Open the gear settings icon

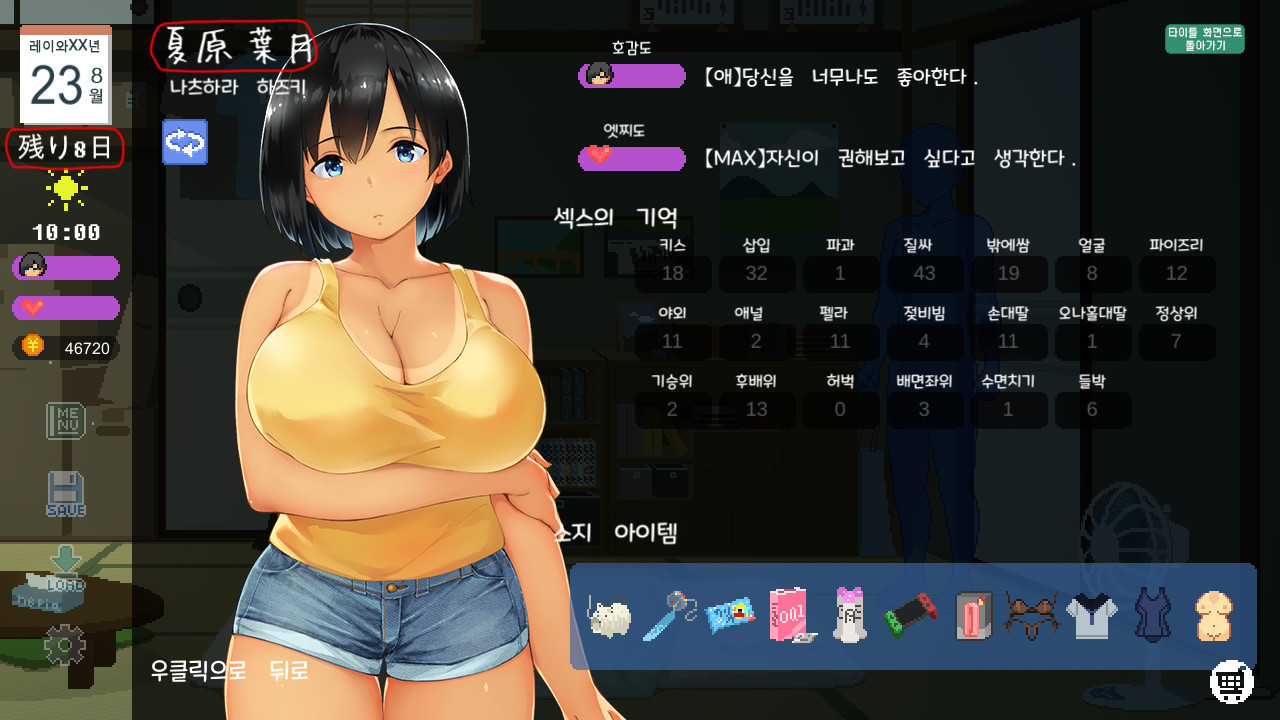click(x=65, y=645)
